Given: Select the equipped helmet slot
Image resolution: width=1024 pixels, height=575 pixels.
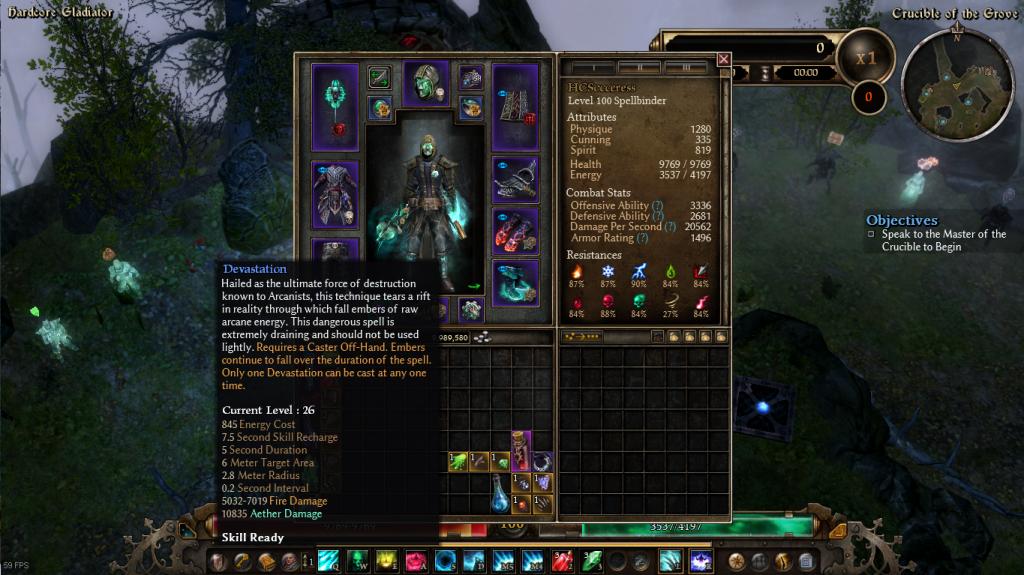Looking at the screenshot, I should tap(425, 82).
